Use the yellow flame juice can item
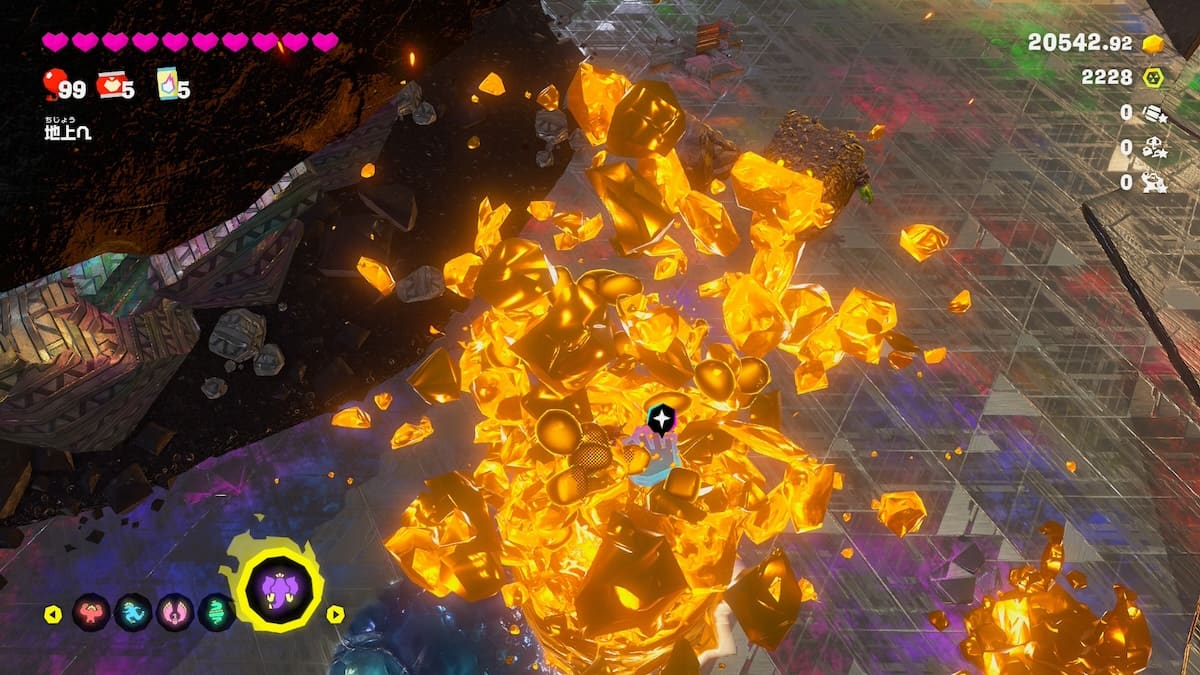 [167, 84]
